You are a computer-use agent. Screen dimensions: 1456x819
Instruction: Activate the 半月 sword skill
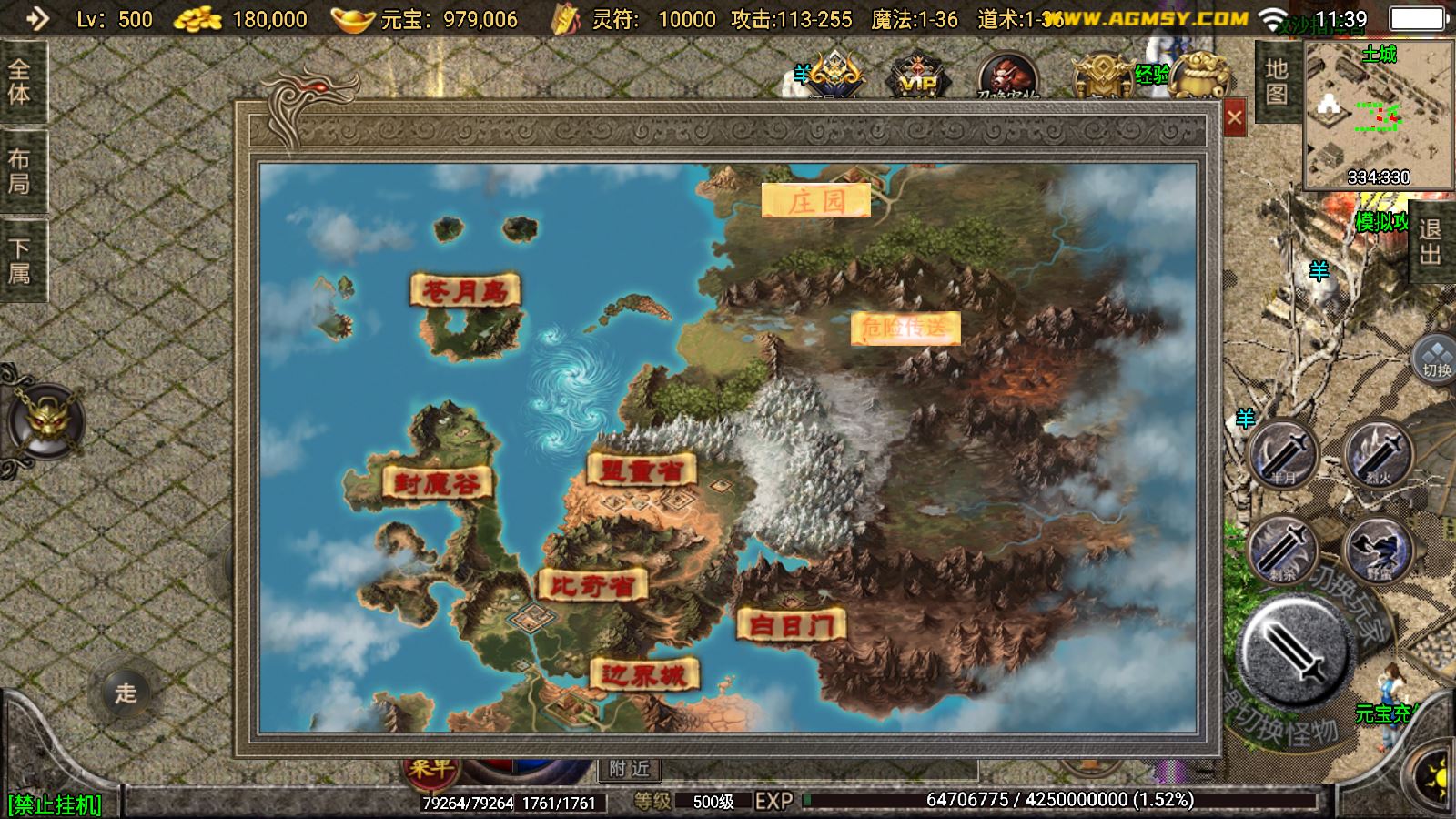[x=1284, y=454]
